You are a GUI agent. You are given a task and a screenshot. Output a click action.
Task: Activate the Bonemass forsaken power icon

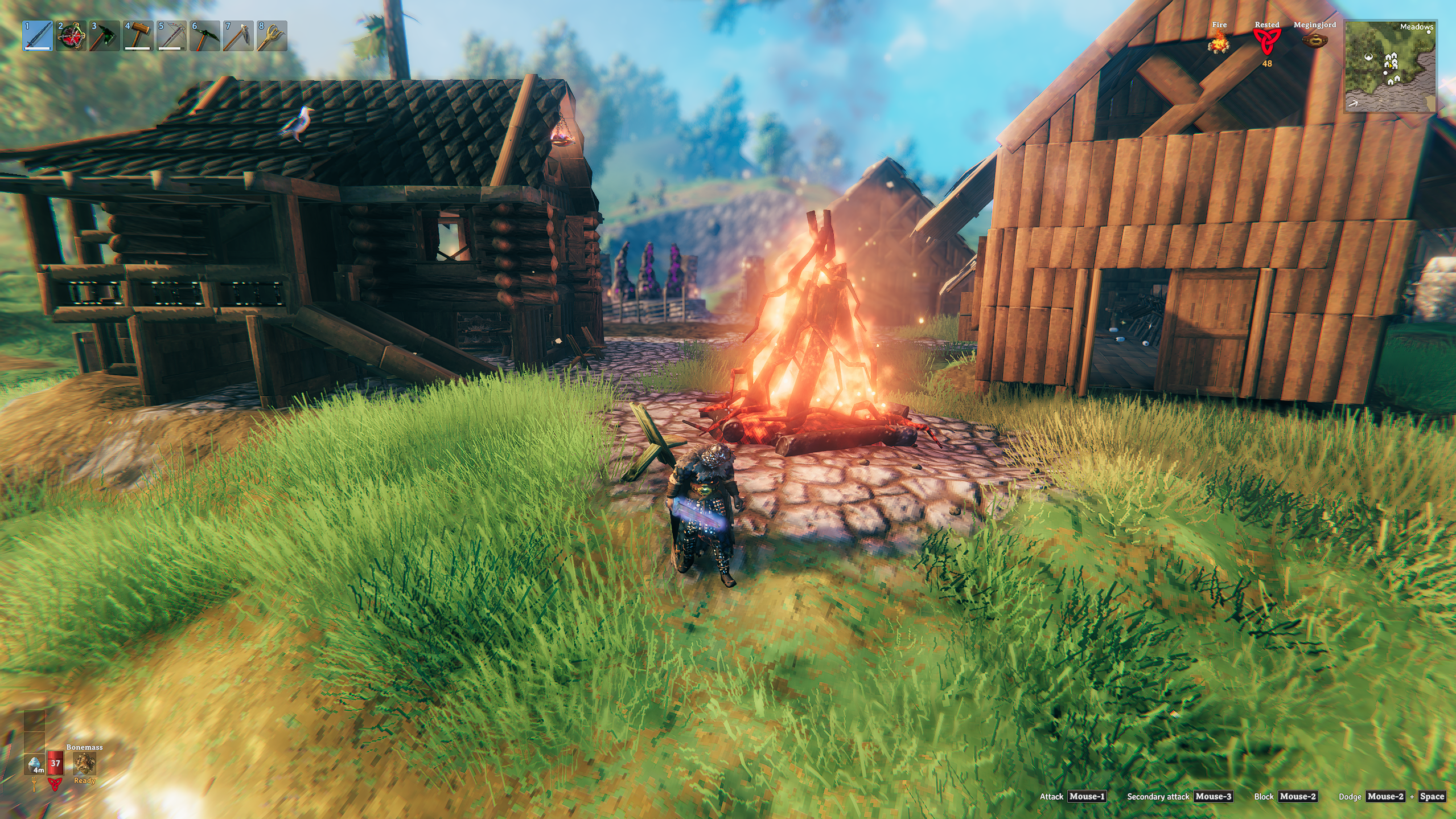click(x=84, y=764)
